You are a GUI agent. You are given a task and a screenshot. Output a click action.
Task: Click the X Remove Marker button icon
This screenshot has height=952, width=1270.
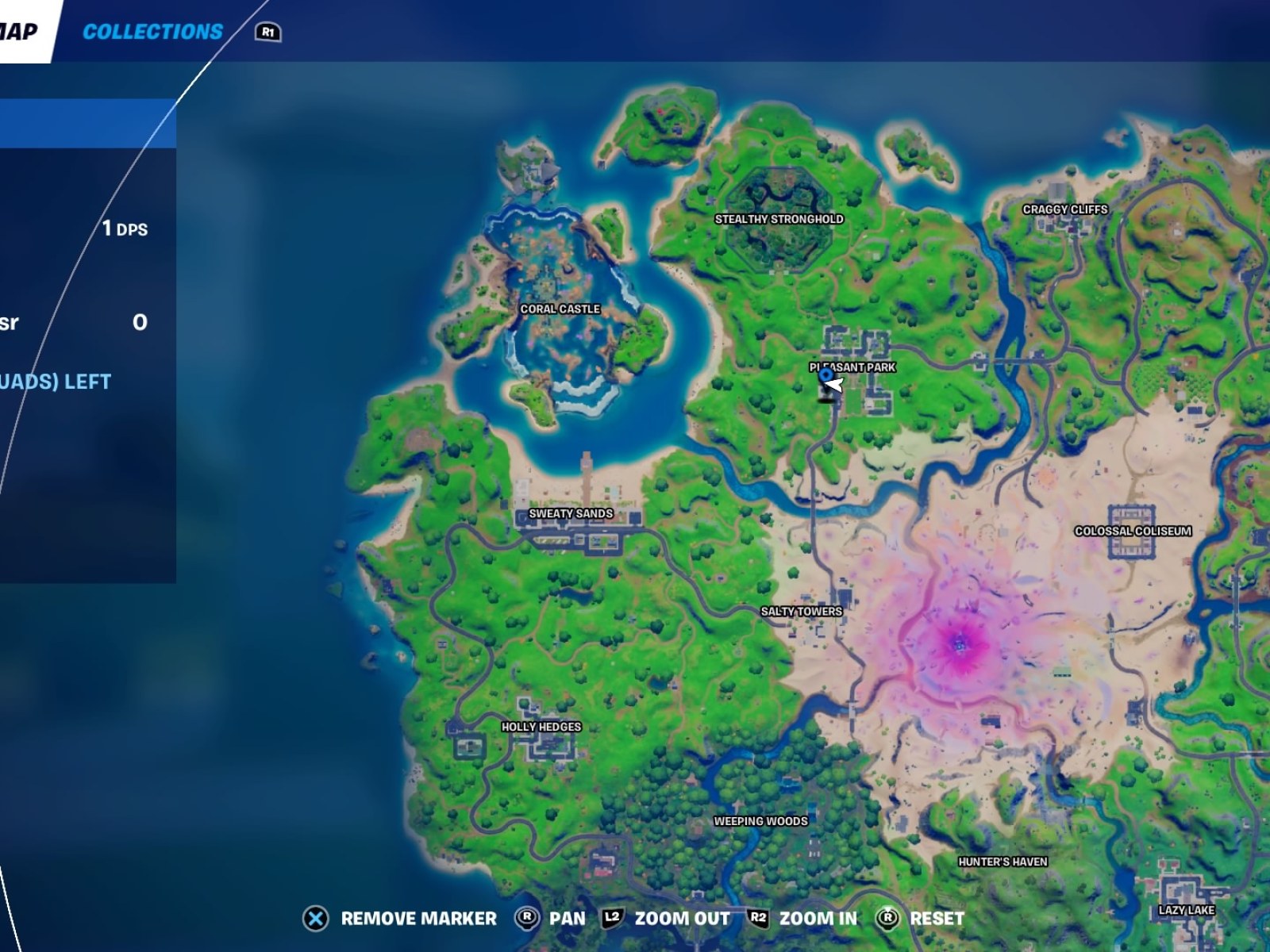pyautogui.click(x=316, y=919)
